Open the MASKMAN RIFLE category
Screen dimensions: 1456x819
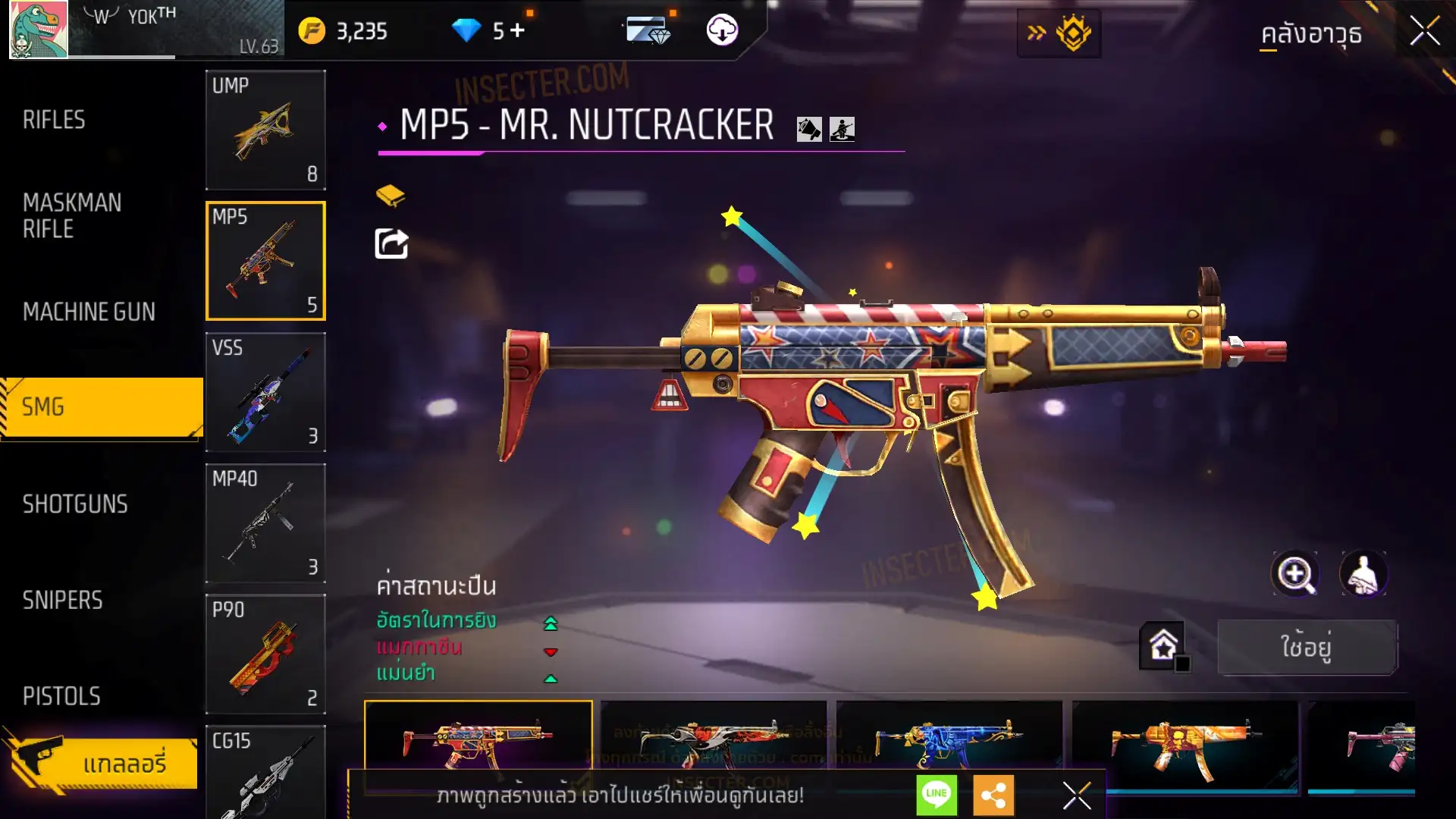tap(72, 215)
